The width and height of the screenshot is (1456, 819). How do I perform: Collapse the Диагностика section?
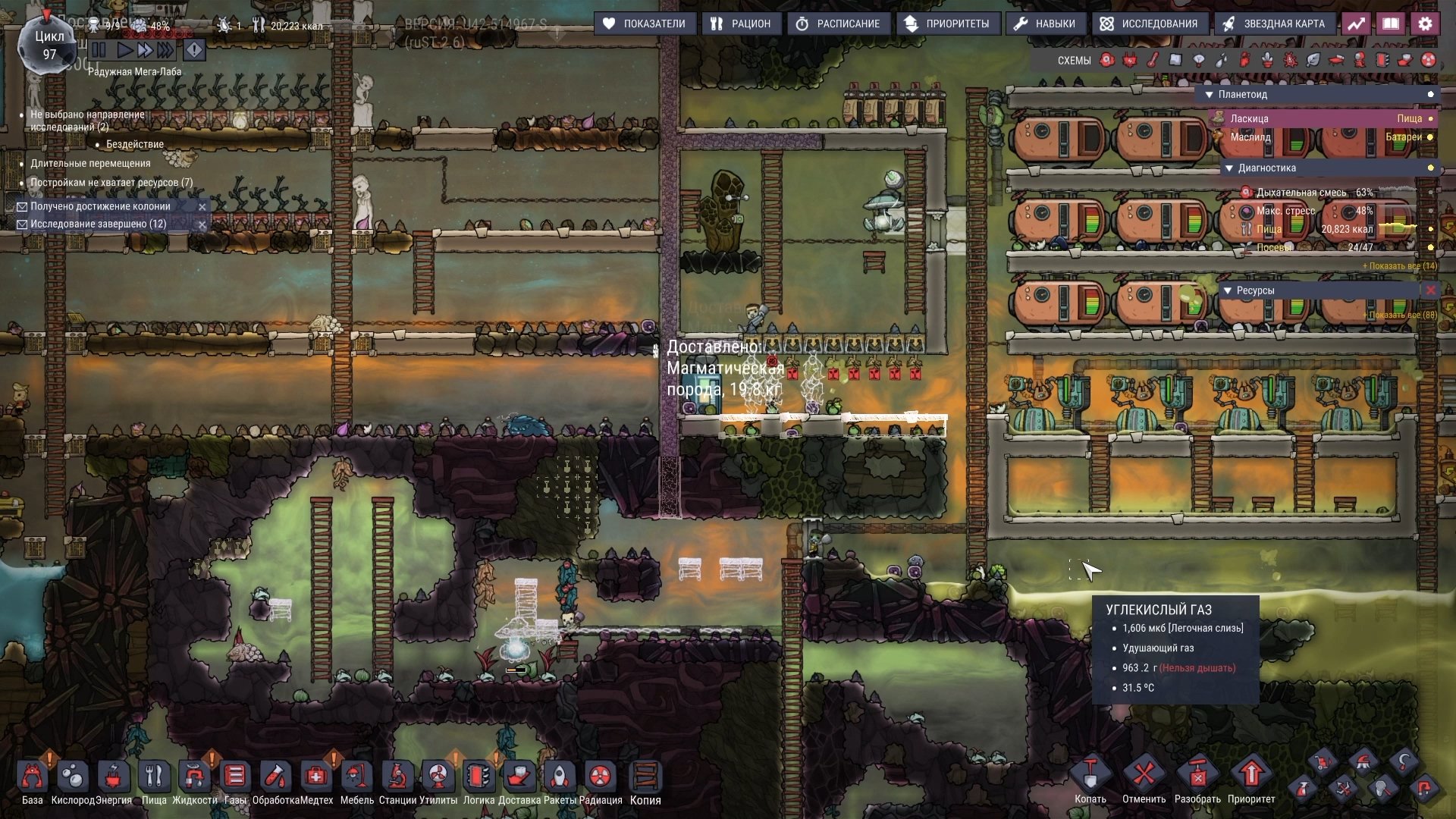tap(1228, 168)
